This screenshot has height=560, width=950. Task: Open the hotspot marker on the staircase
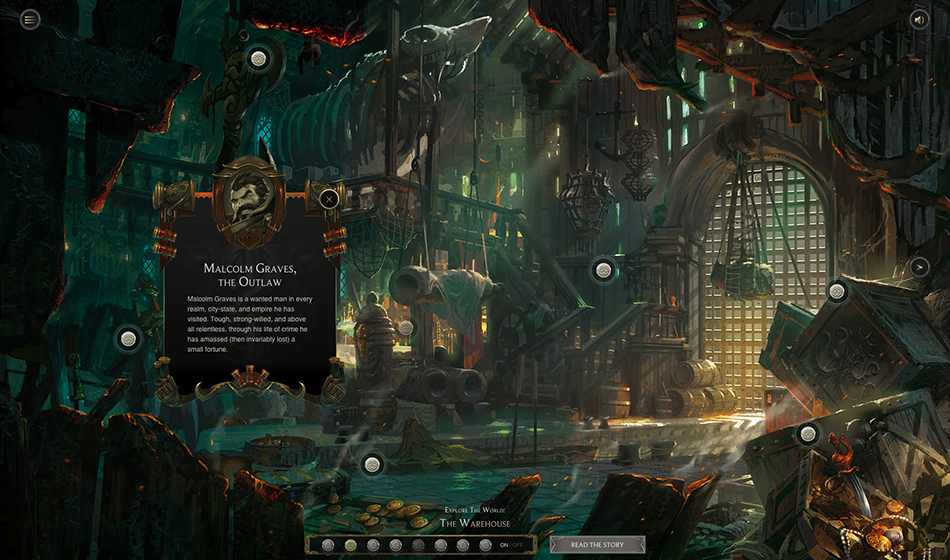coord(603,269)
